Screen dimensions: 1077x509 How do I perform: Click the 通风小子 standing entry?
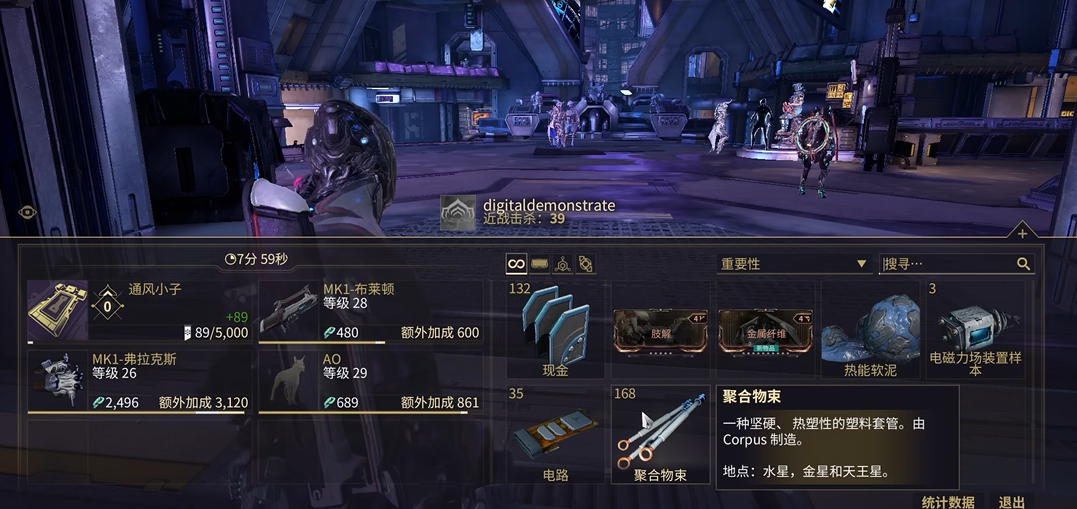pyautogui.click(x=138, y=311)
